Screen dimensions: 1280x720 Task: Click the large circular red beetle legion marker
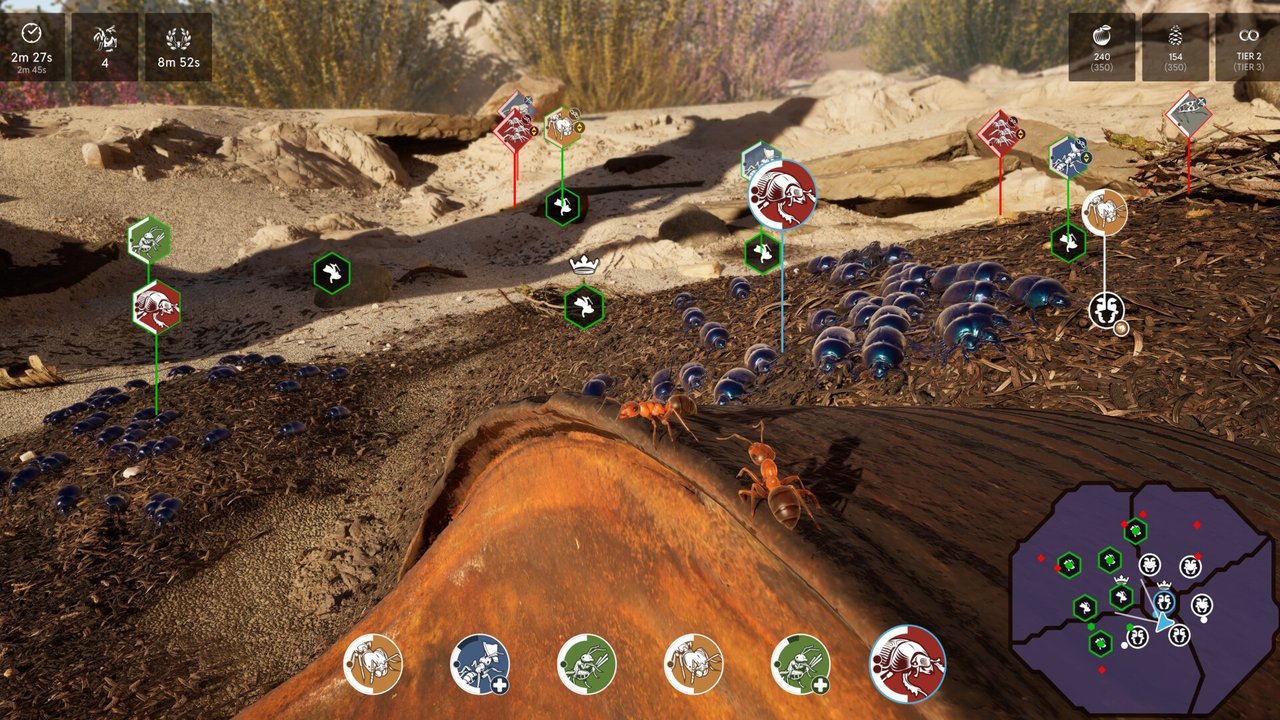782,194
